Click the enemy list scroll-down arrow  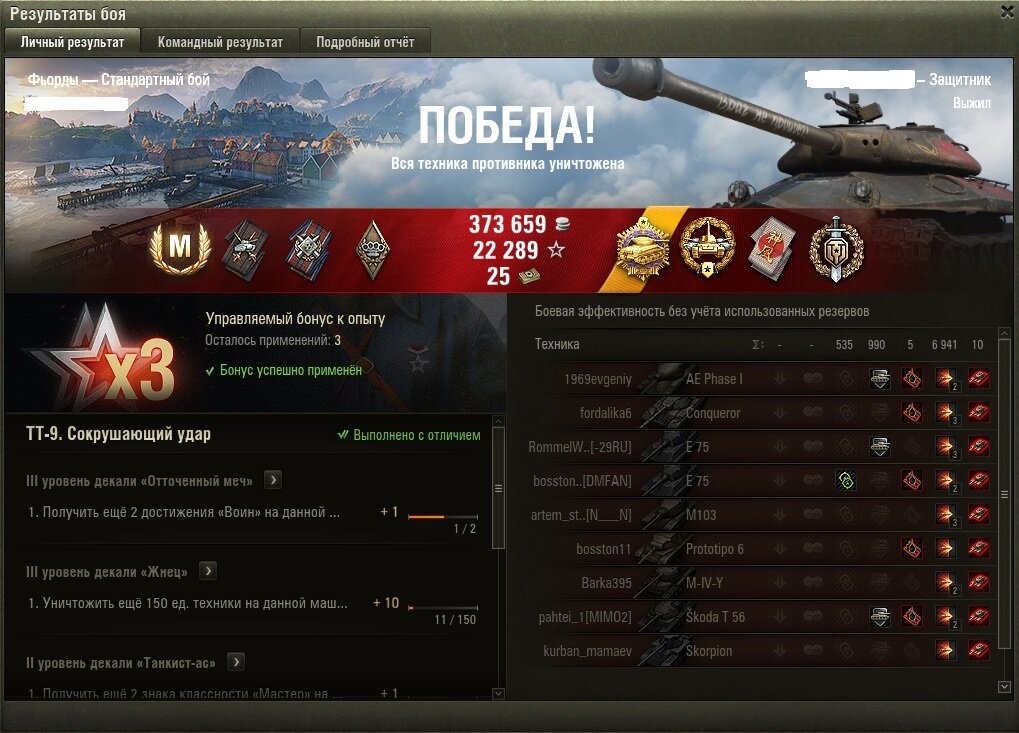pos(1005,687)
